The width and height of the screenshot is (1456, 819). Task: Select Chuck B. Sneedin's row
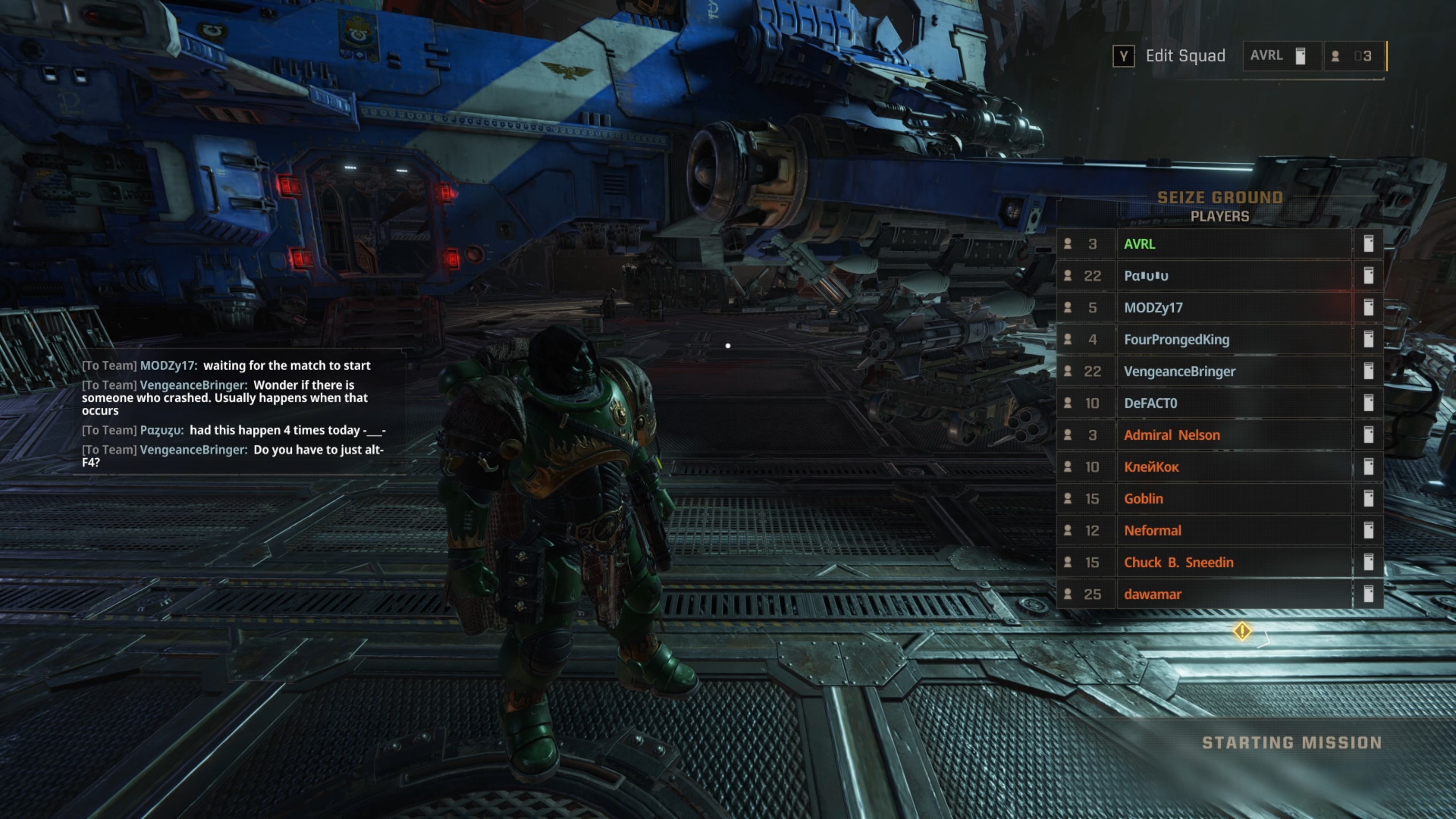click(1179, 562)
